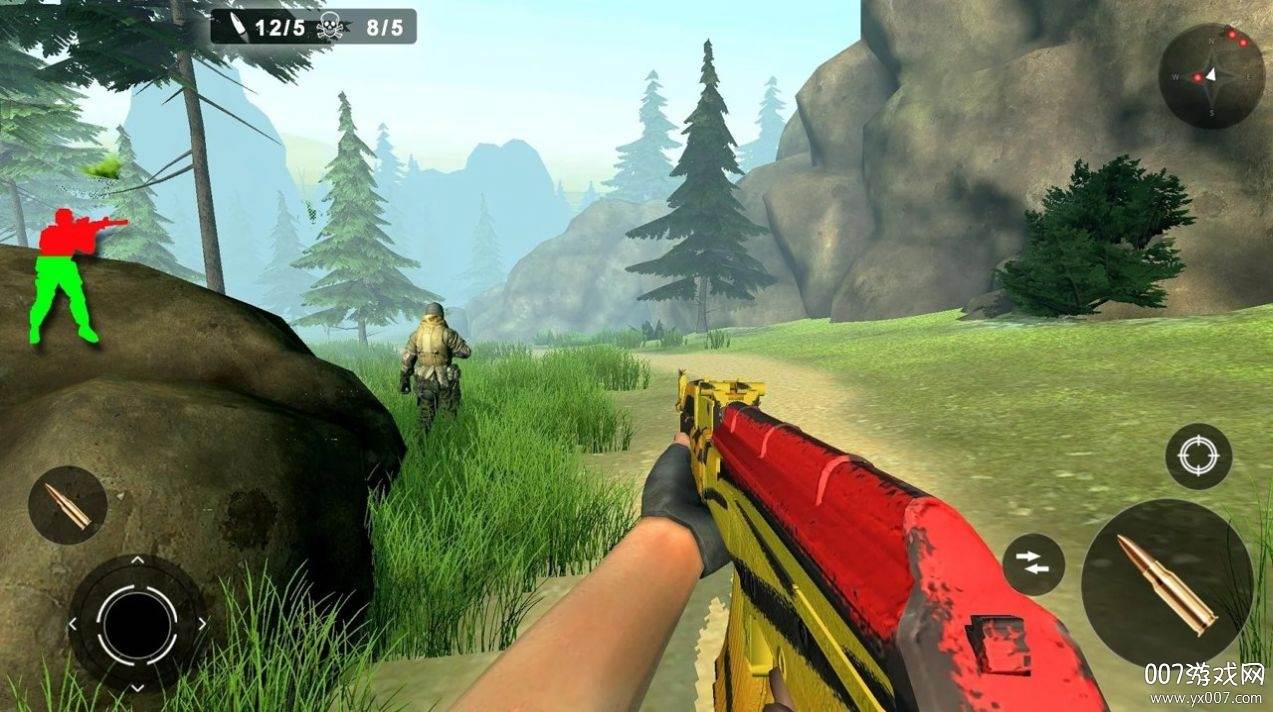Touch the movement joystick center

tap(137, 622)
